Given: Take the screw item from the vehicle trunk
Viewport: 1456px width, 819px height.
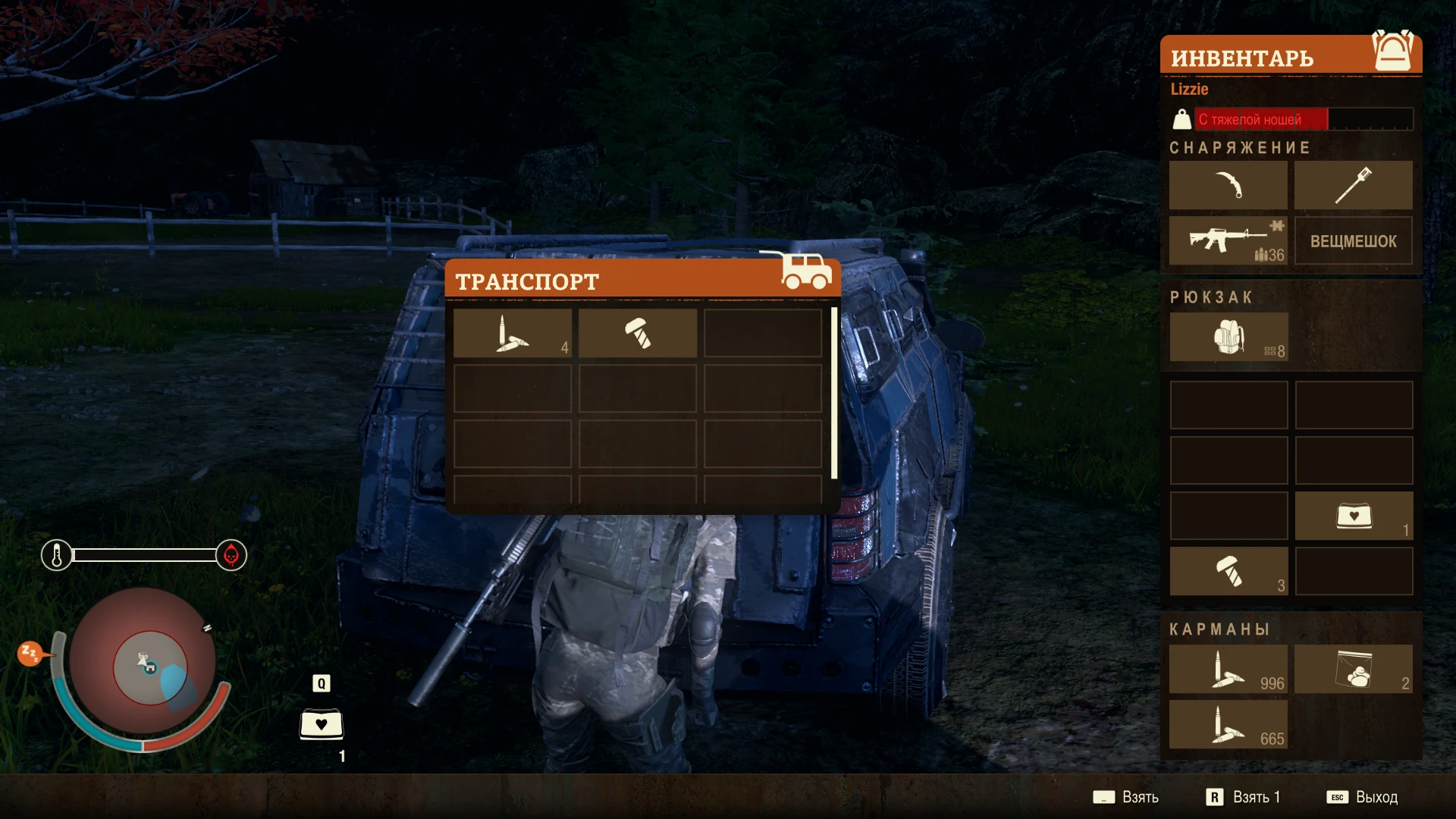Looking at the screenshot, I should (x=638, y=333).
